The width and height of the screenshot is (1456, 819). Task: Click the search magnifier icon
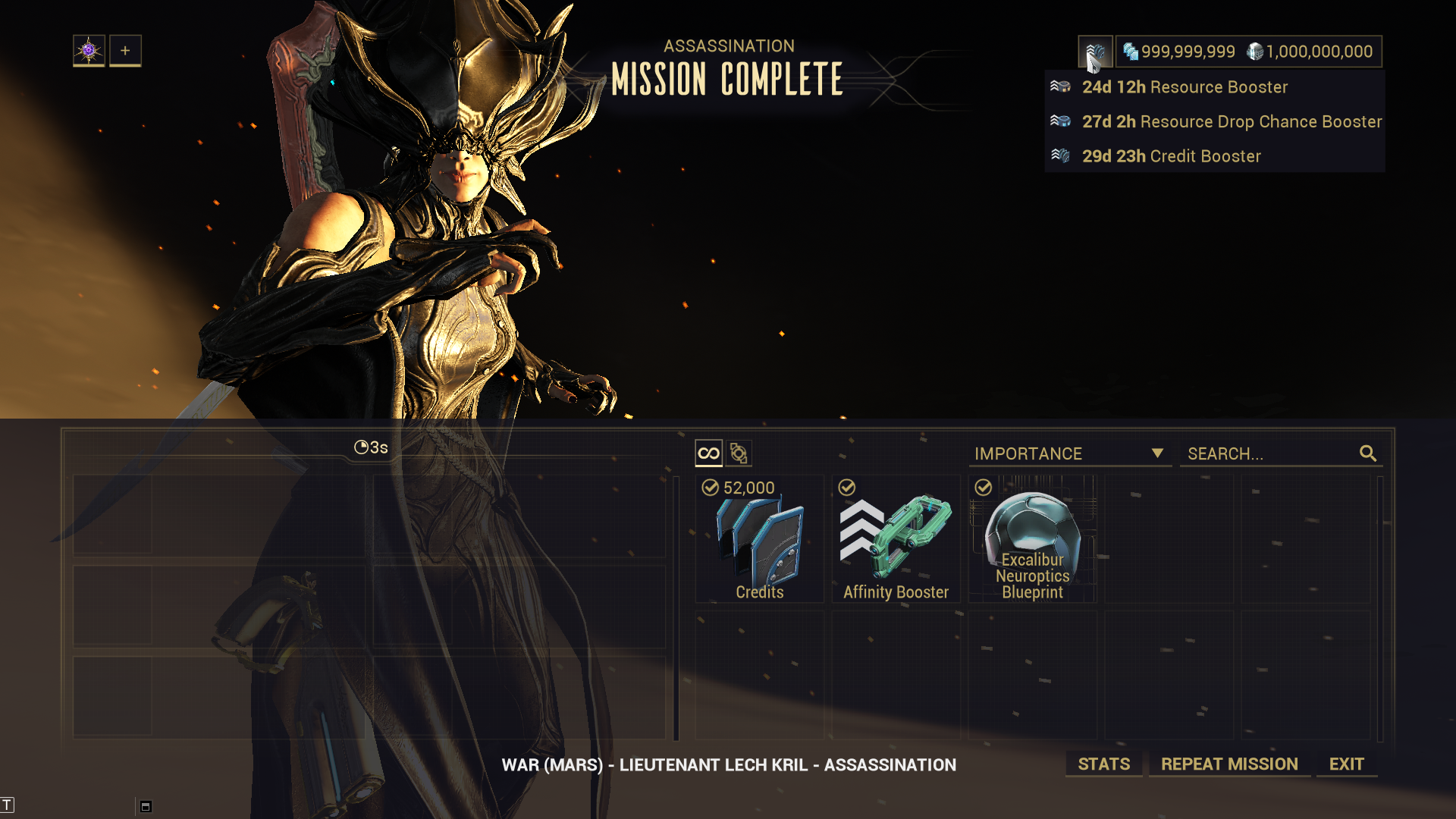(1368, 453)
